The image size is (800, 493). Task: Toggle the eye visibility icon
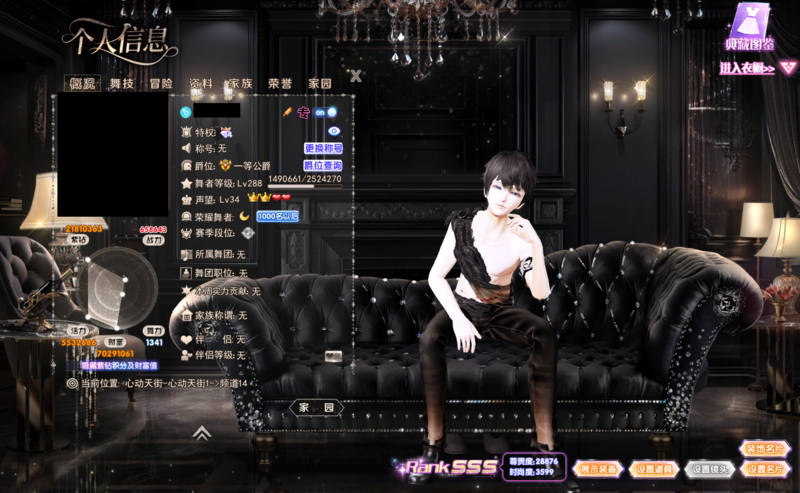[334, 131]
